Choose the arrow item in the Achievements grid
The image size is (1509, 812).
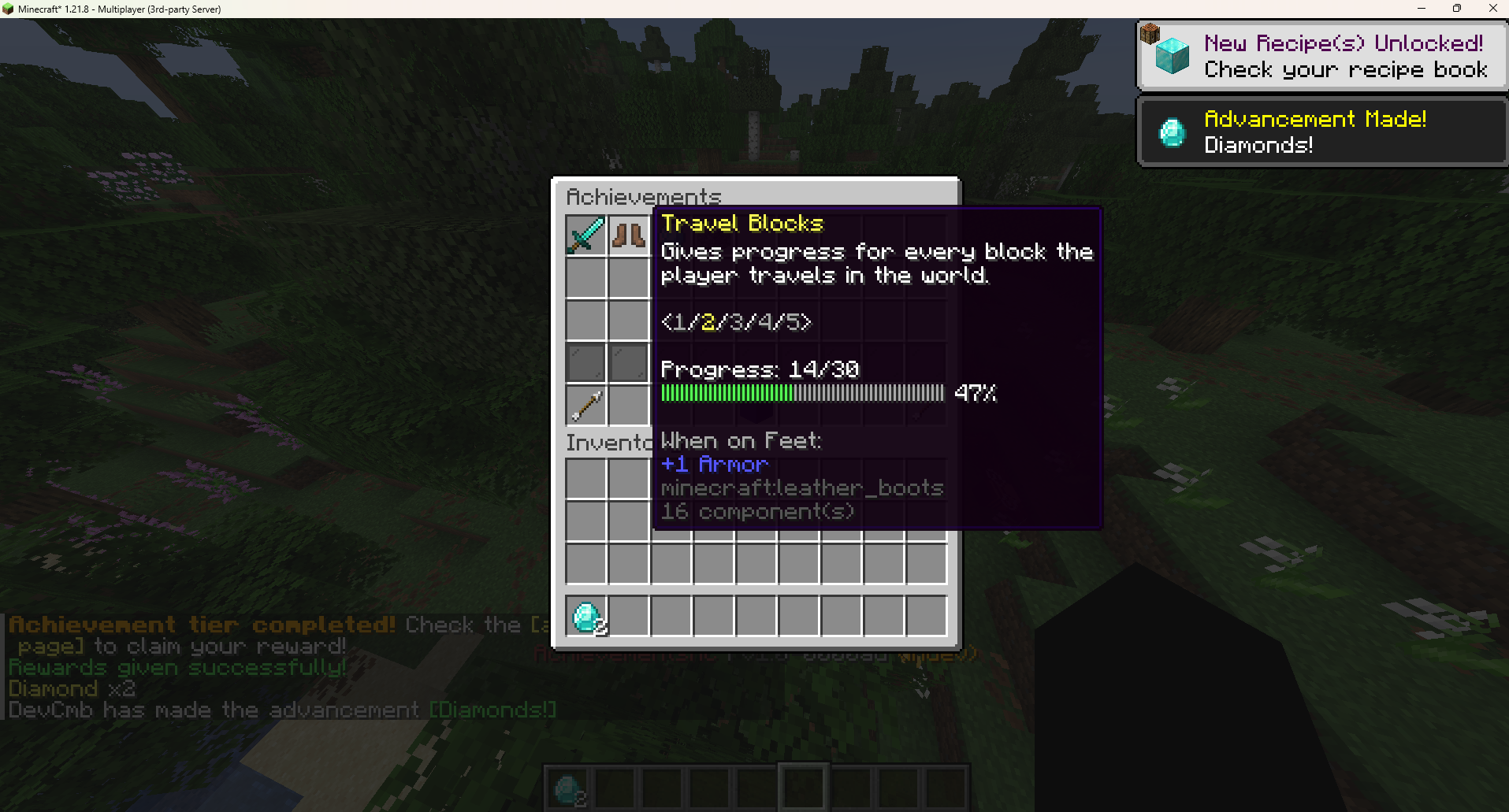(x=585, y=406)
